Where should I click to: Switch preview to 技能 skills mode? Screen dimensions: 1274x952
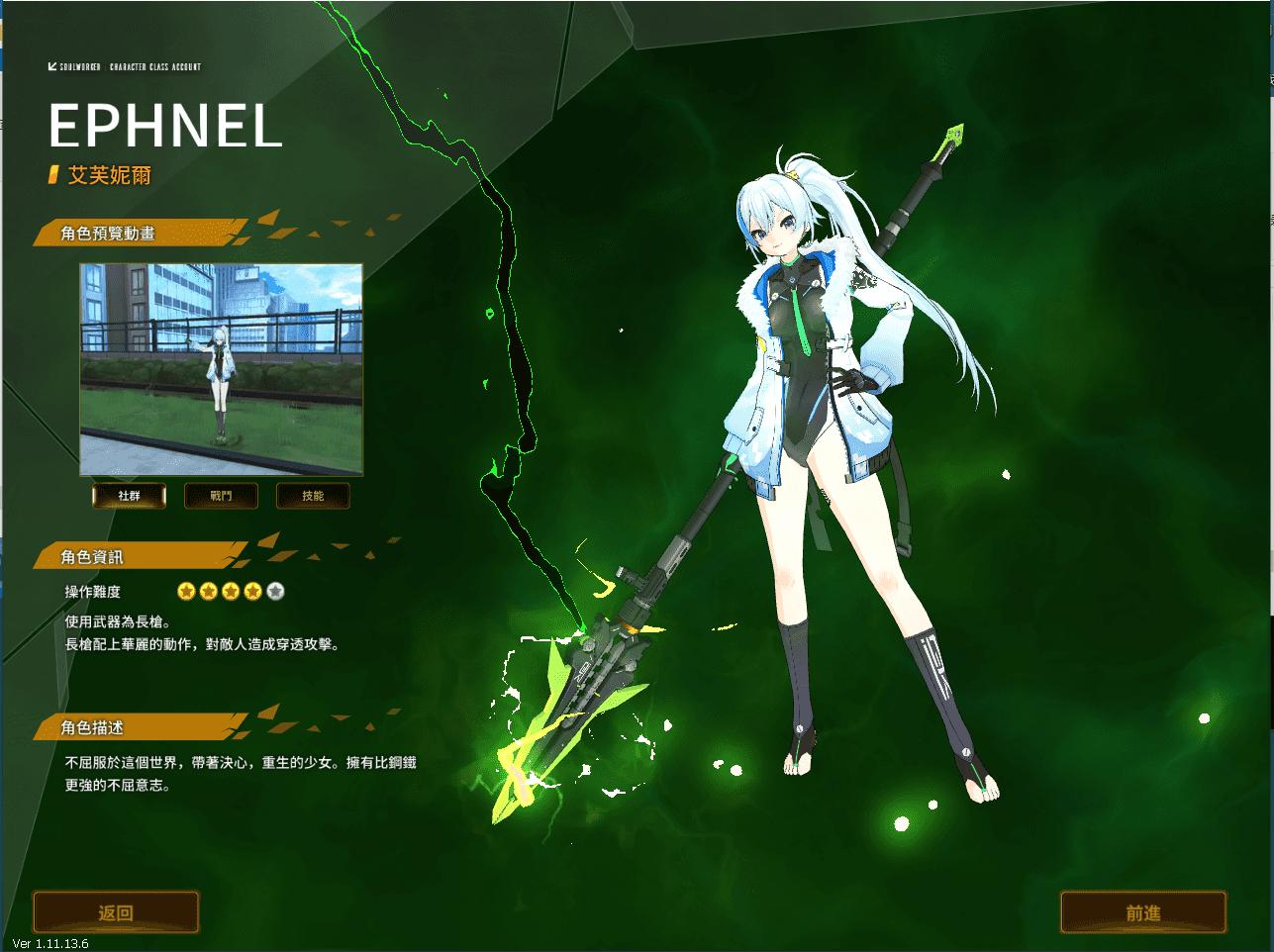(313, 496)
